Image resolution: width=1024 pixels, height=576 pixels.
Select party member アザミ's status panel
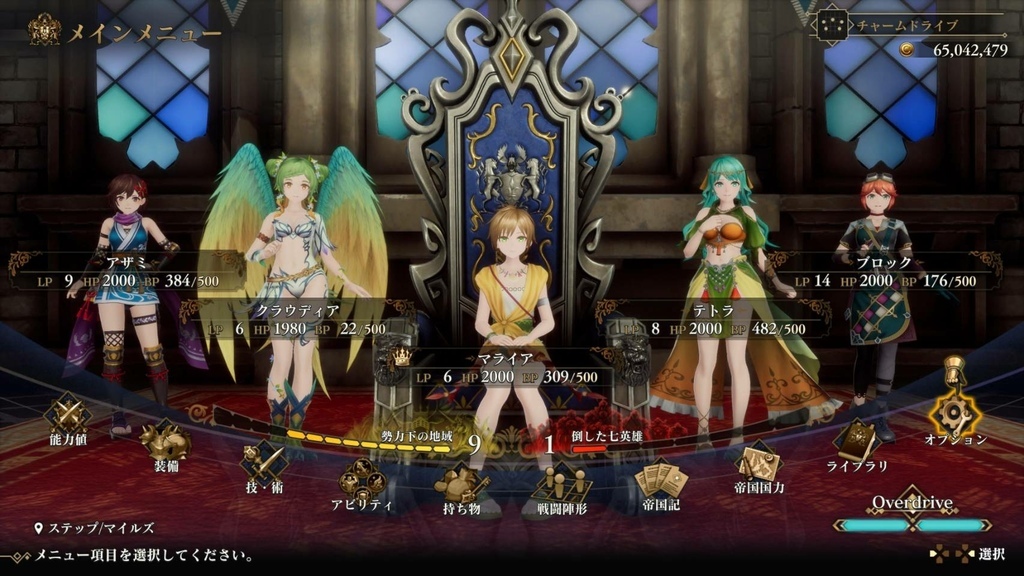point(127,272)
